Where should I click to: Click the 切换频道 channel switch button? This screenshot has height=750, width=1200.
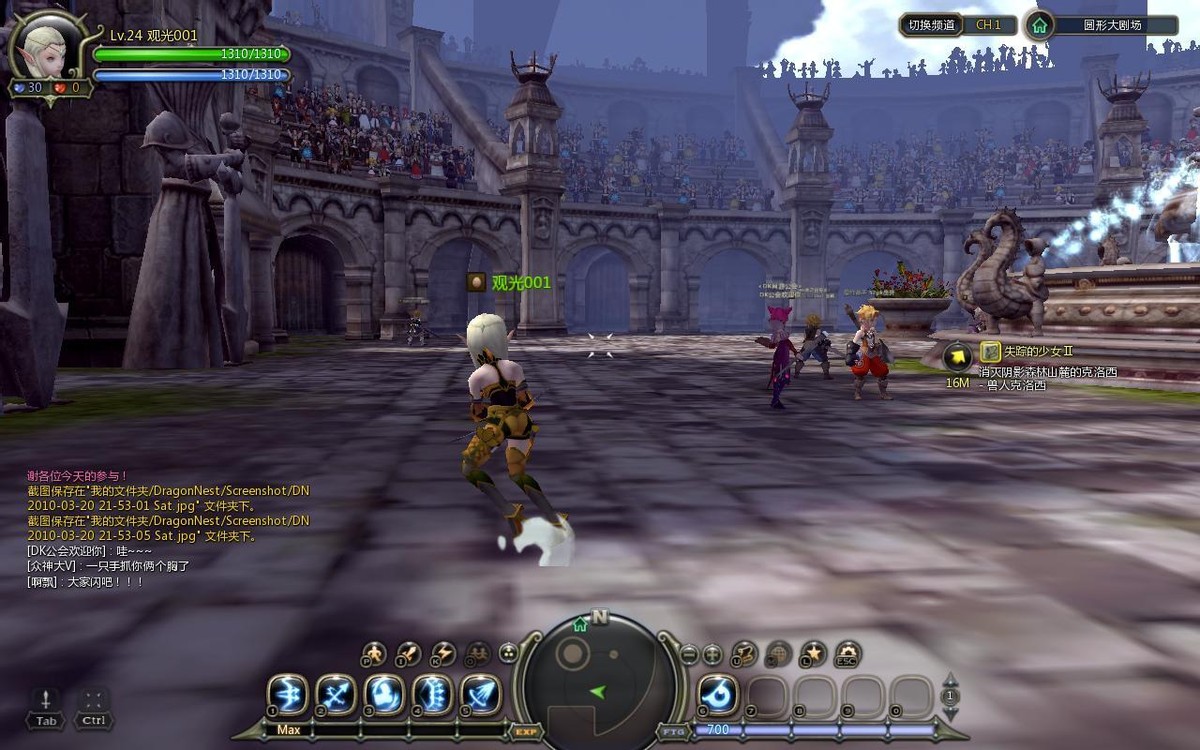click(x=929, y=25)
